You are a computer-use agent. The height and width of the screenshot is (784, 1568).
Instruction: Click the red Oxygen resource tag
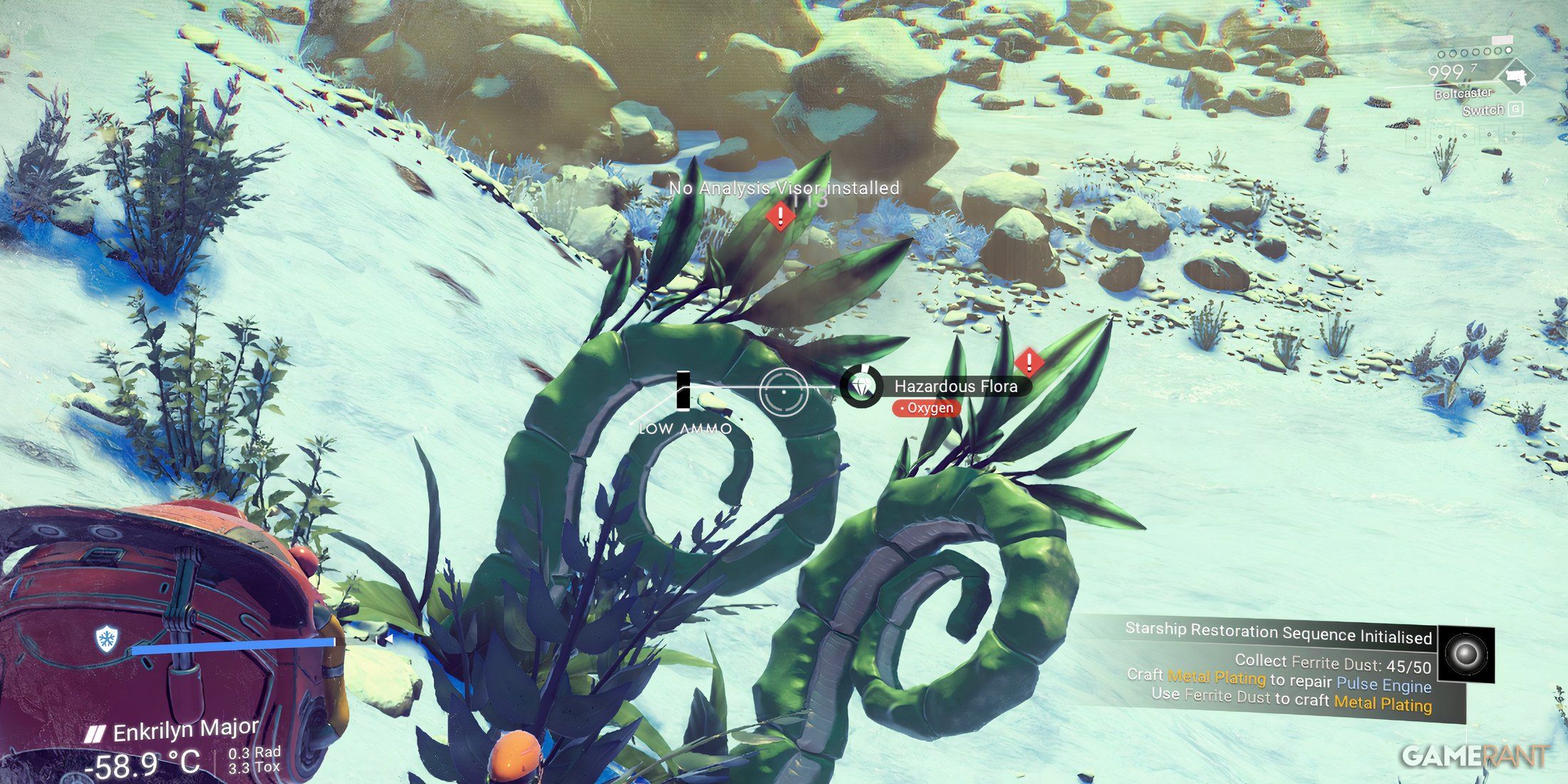(x=926, y=408)
